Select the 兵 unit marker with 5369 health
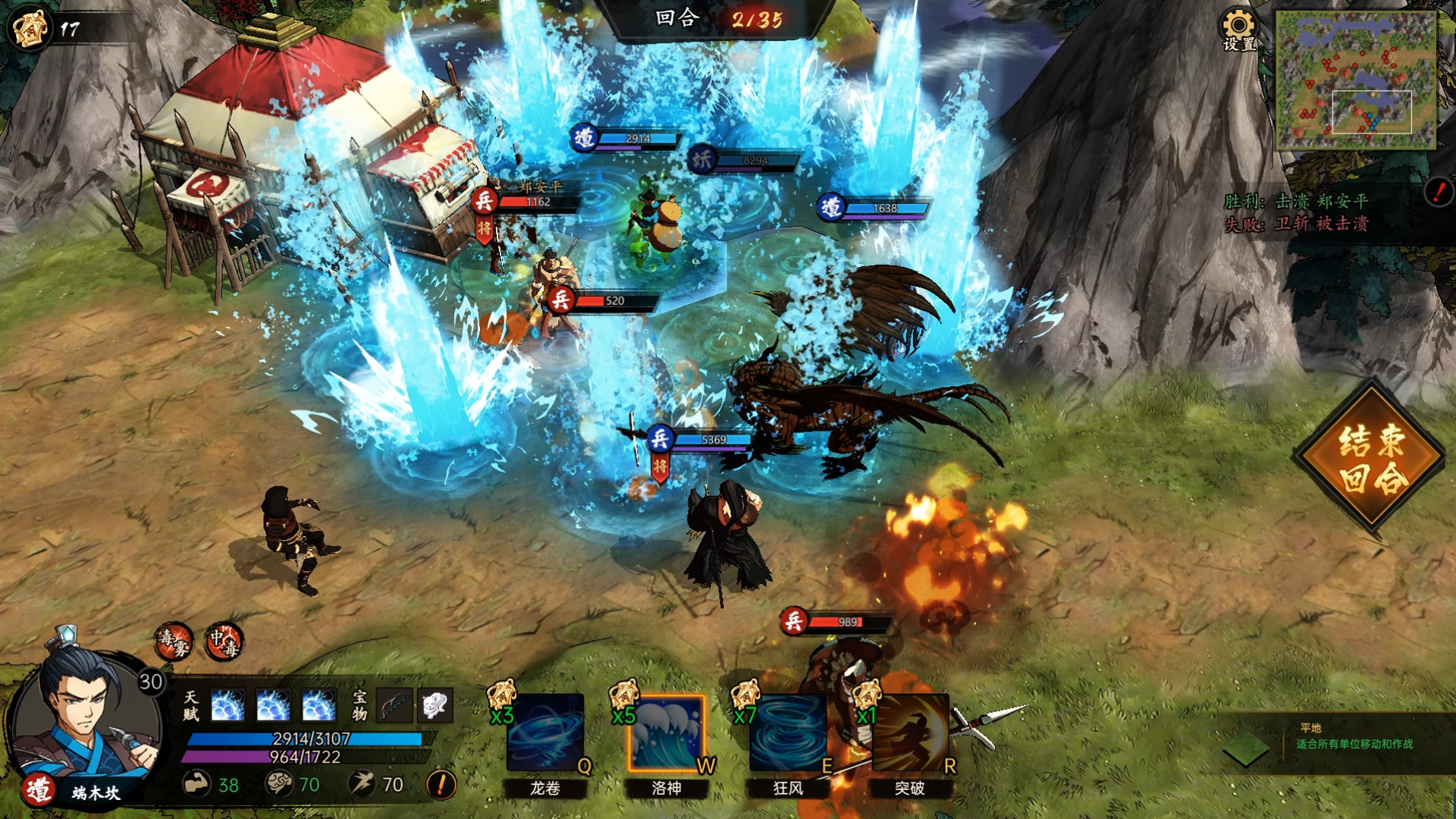Image resolution: width=1456 pixels, height=819 pixels. pos(660,439)
